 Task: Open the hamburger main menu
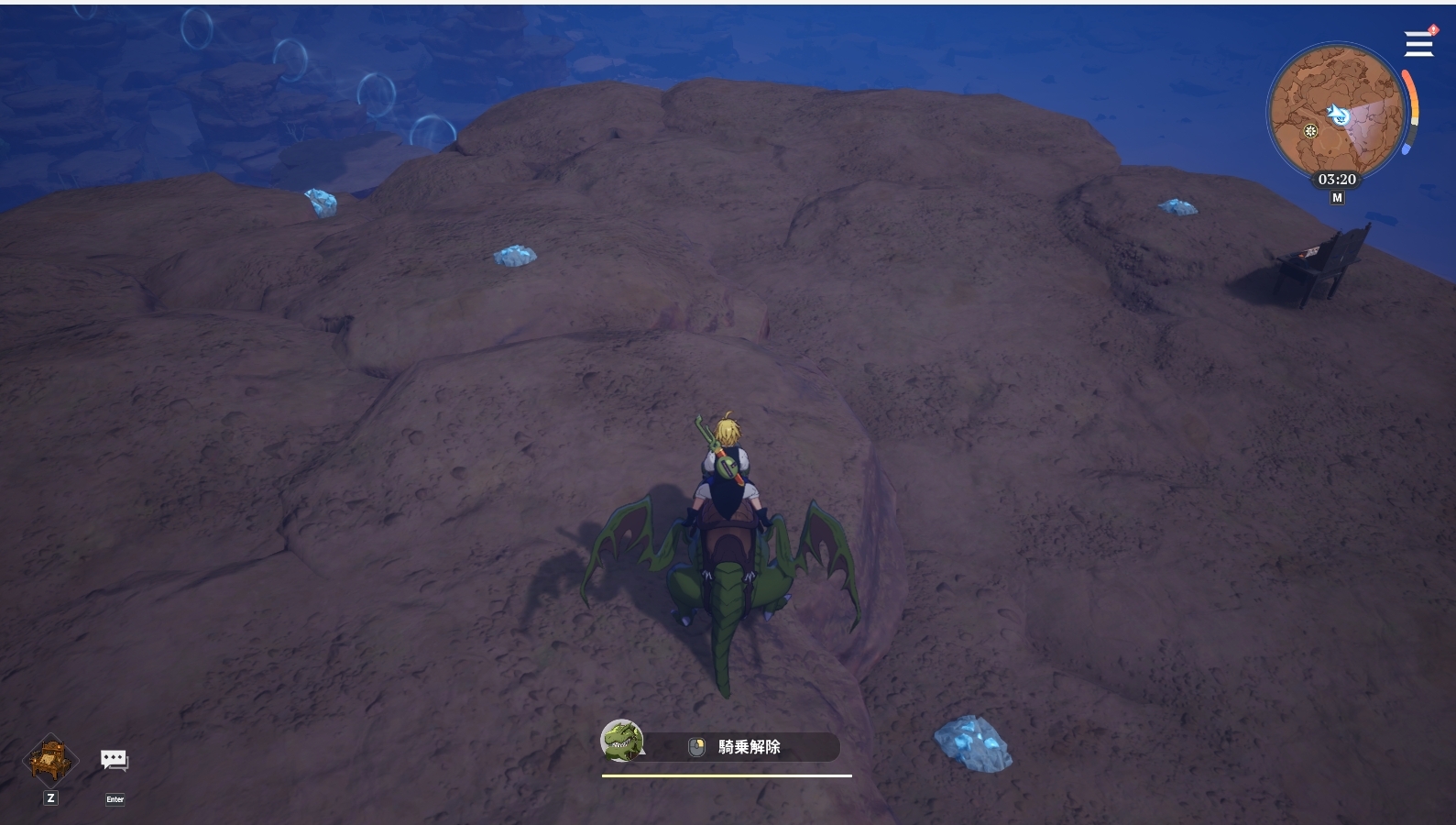click(x=1418, y=43)
